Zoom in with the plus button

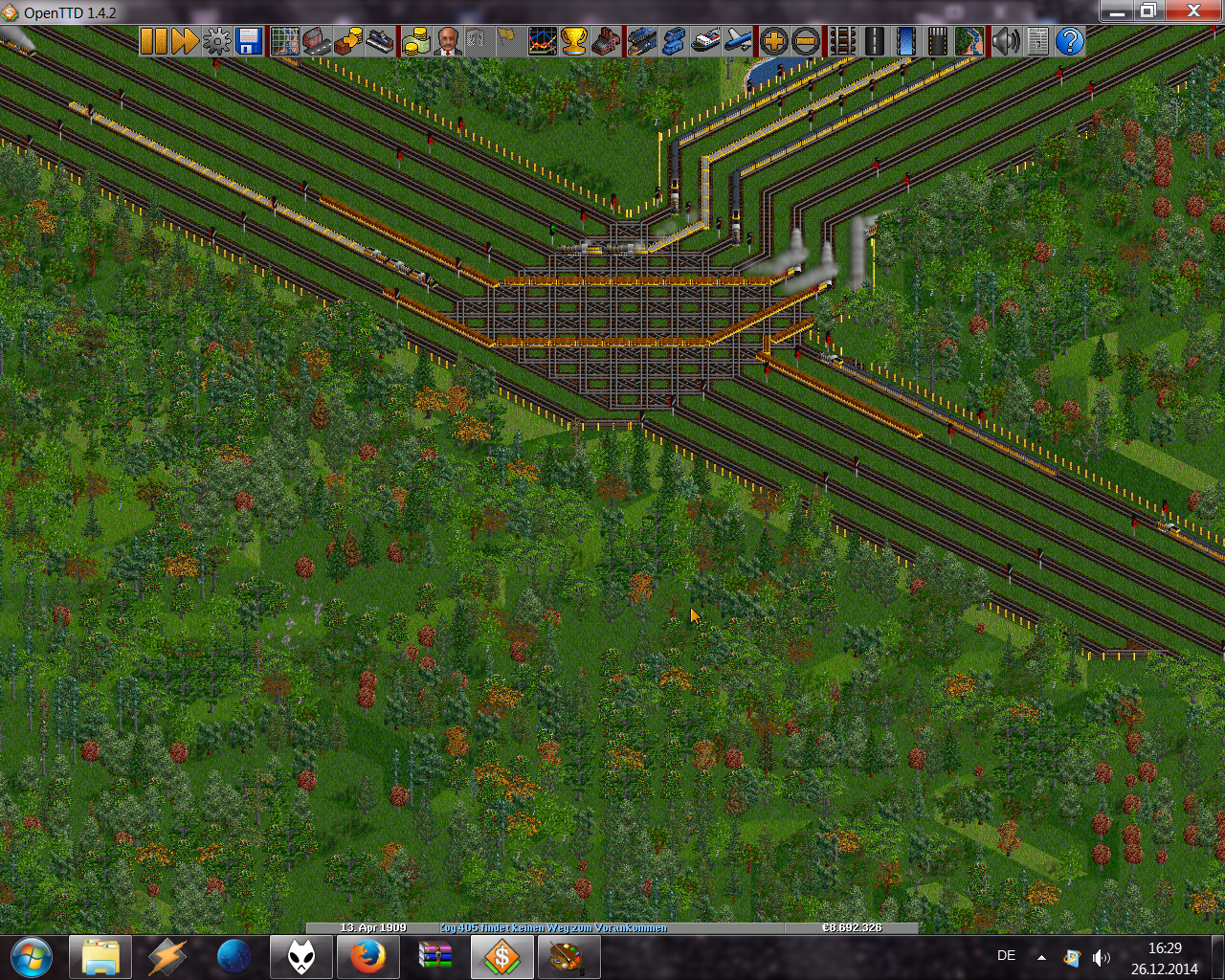tap(773, 41)
